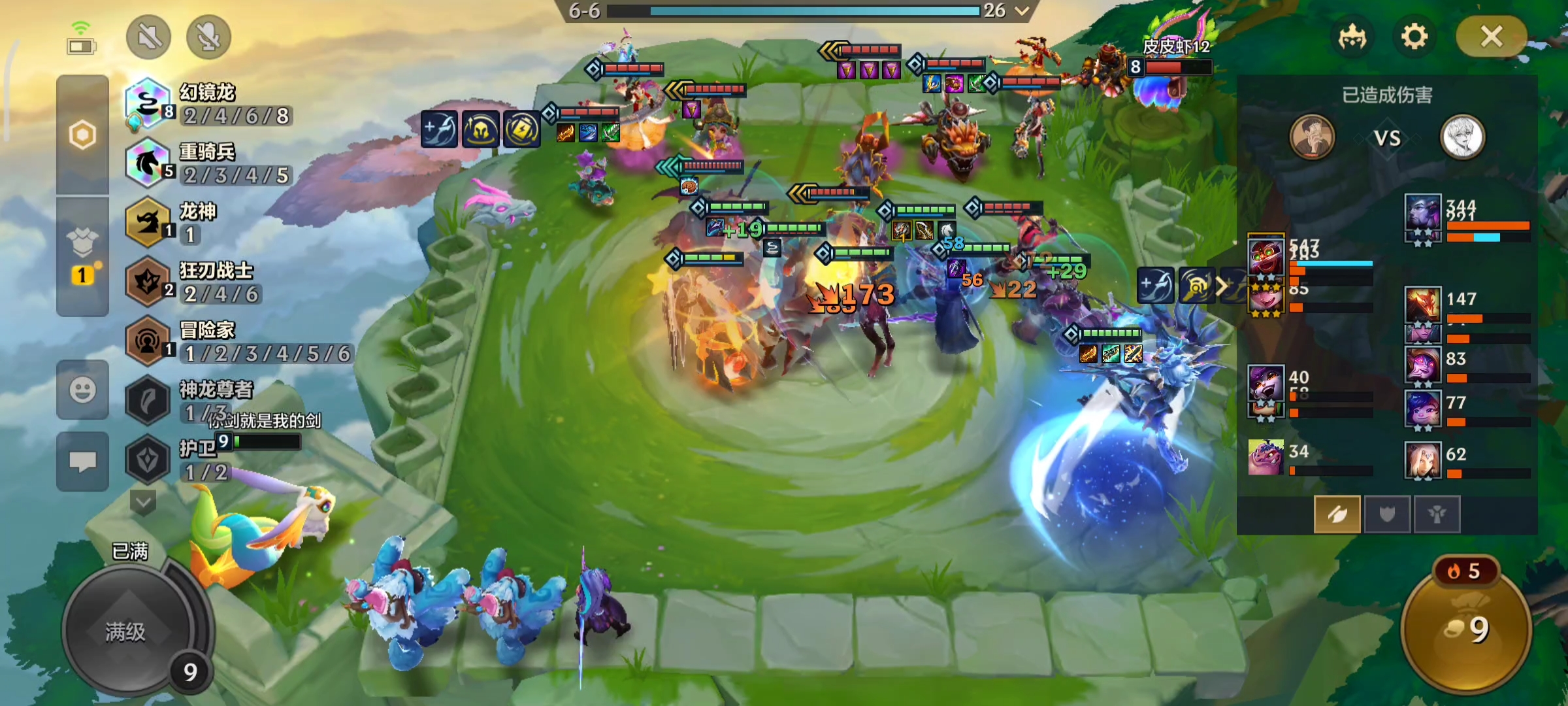The image size is (1568, 706).
Task: Expand the trait list with the down arrow
Action: click(x=143, y=502)
